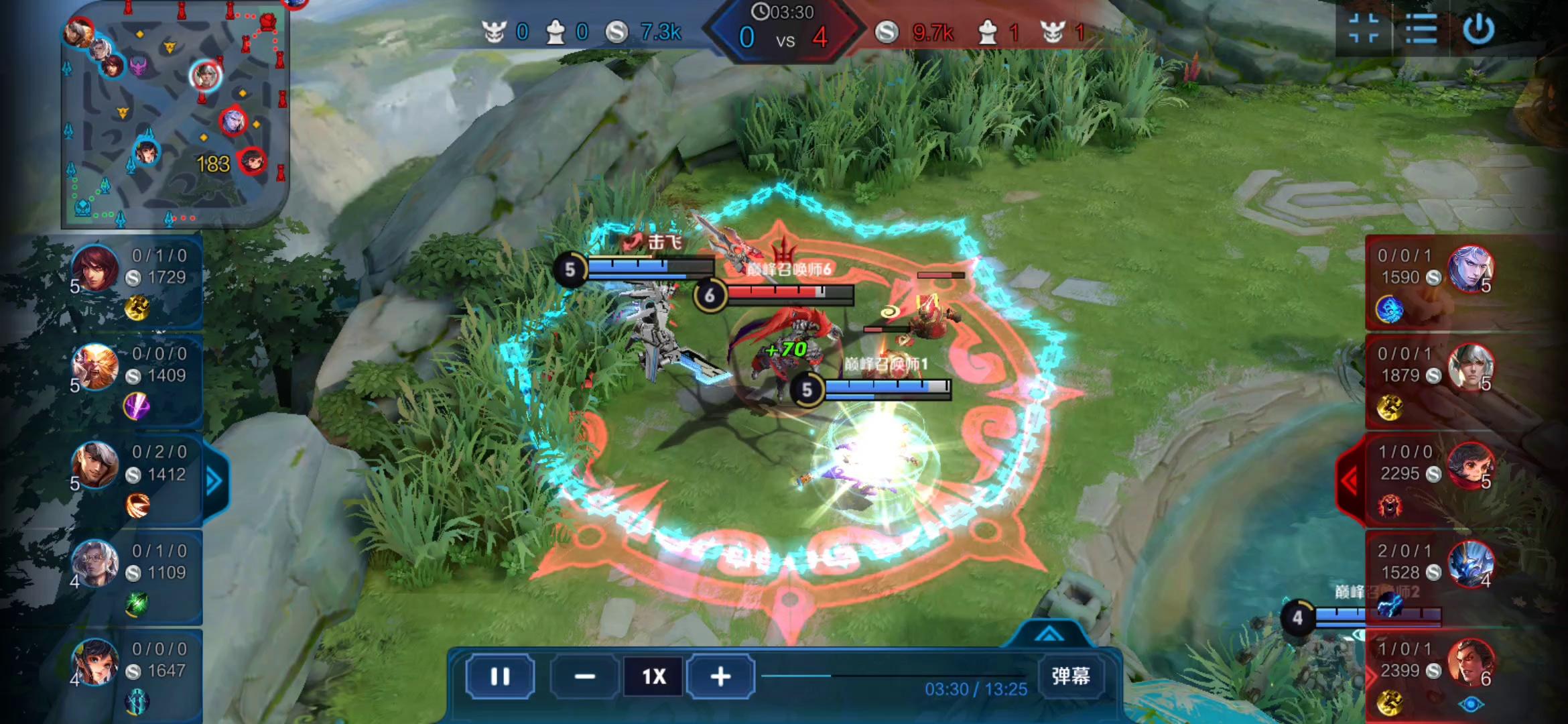The image size is (1568, 724).
Task: Expand the blue team panel arrow
Action: 214,481
